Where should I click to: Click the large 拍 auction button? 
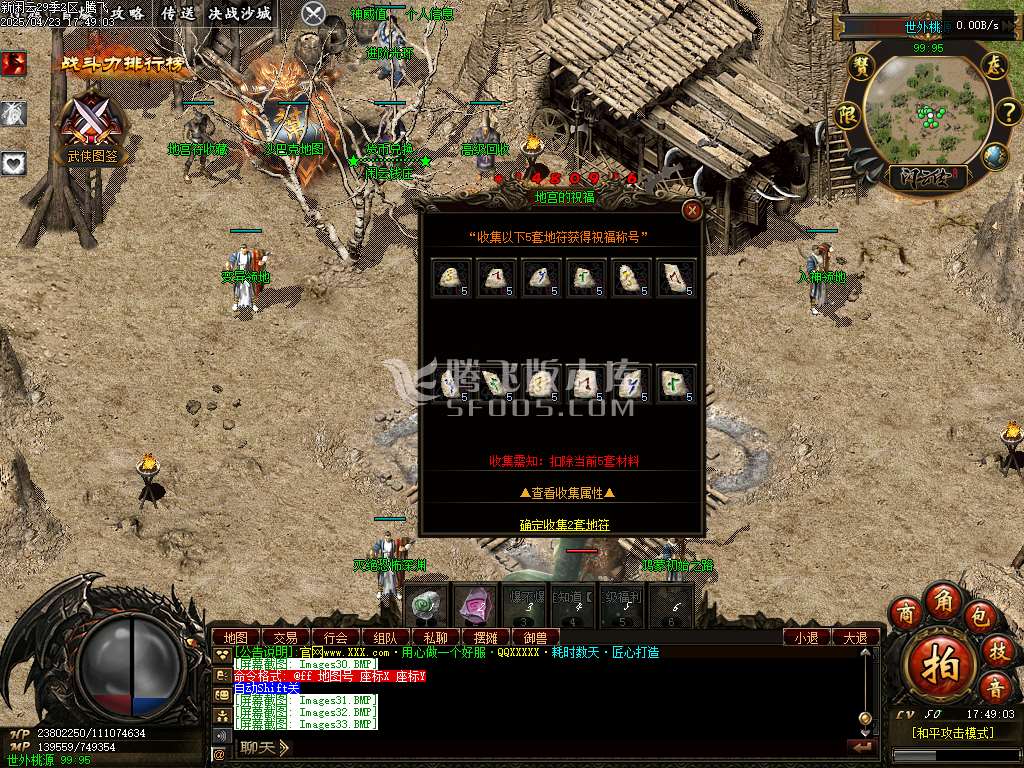[939, 662]
